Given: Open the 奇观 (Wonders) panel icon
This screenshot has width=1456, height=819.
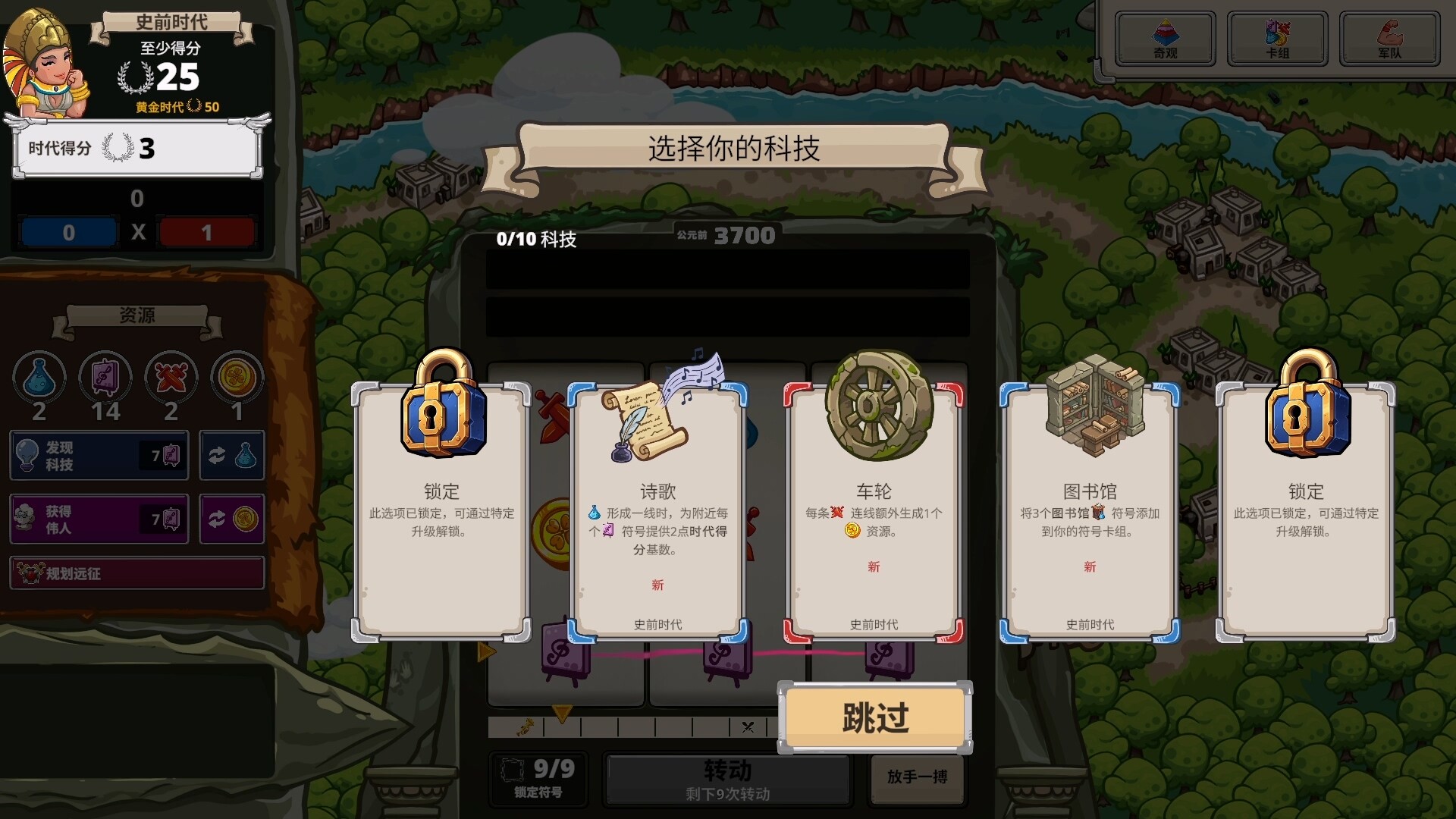Looking at the screenshot, I should pos(1165,38).
